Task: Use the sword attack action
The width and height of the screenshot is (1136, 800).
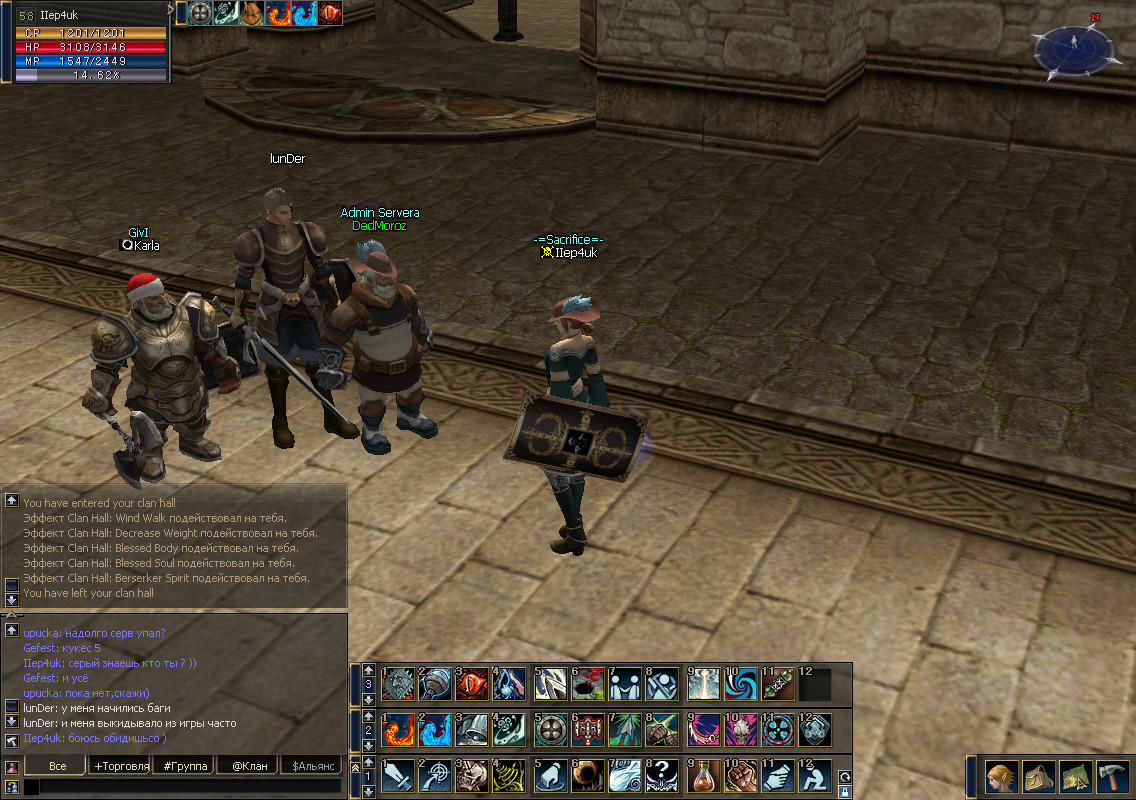Action: point(397,774)
